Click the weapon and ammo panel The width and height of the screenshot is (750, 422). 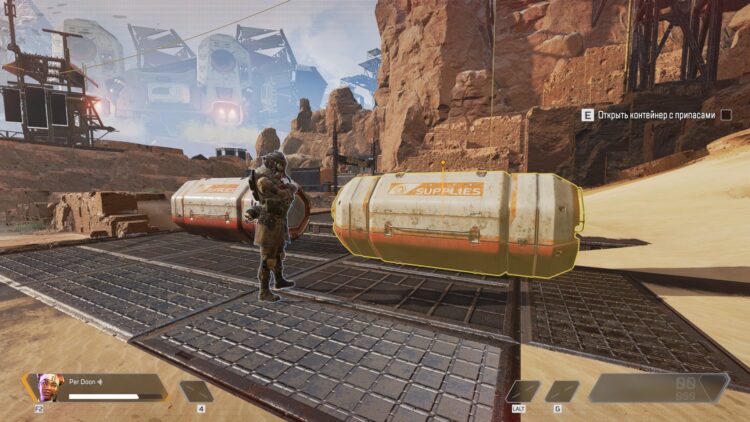pyautogui.click(x=658, y=388)
